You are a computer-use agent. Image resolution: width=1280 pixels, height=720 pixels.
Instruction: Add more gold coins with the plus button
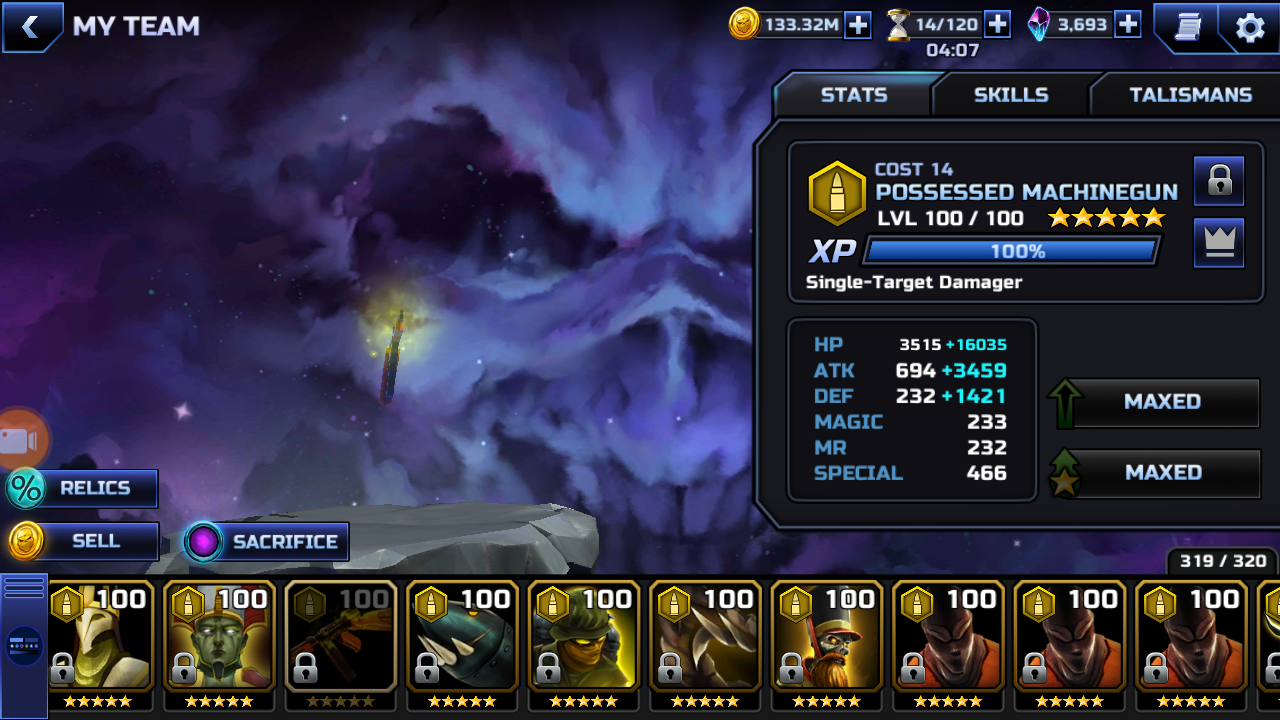pyautogui.click(x=858, y=25)
